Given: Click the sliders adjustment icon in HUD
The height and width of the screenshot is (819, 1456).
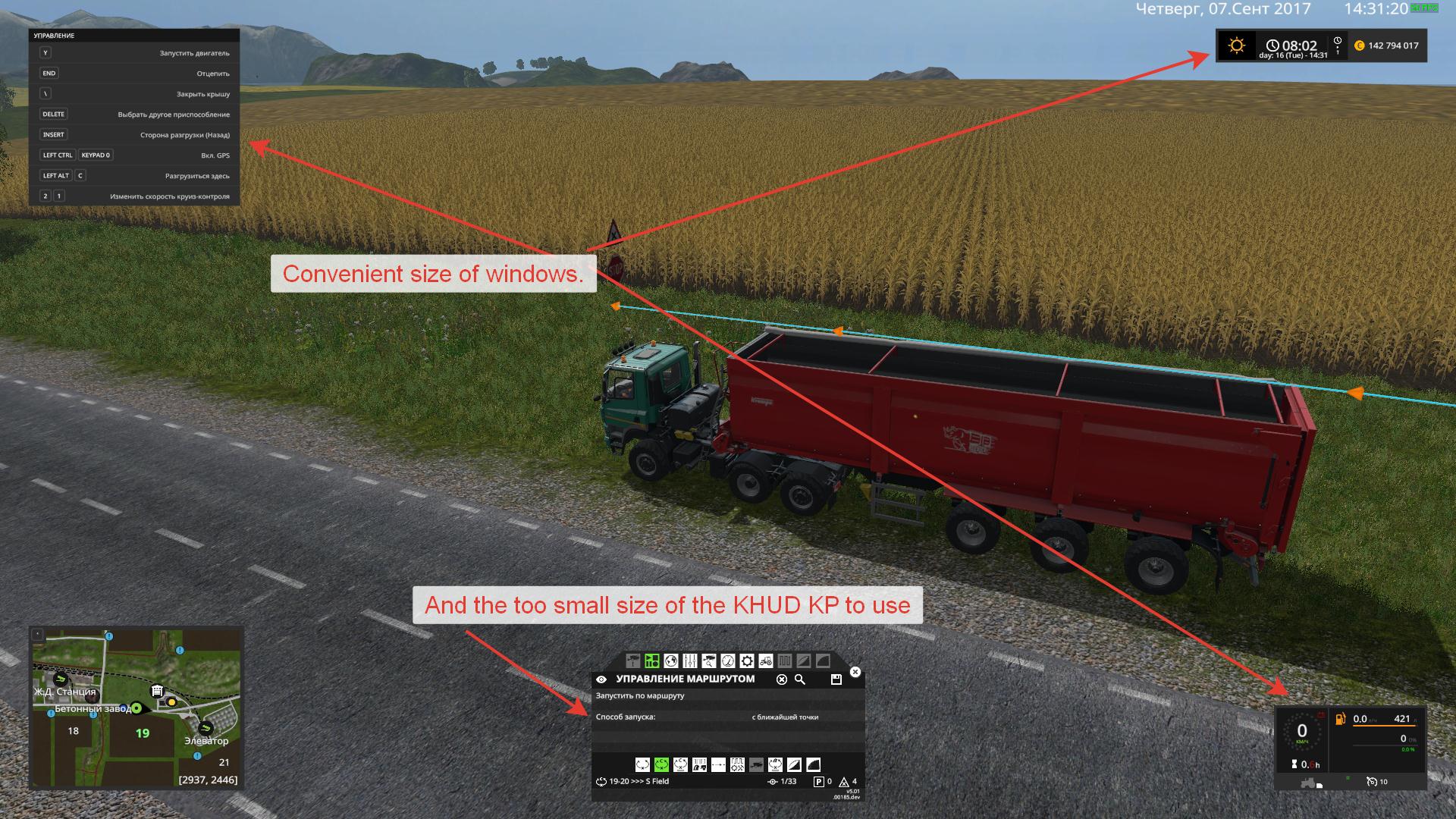Looking at the screenshot, I should 689,661.
